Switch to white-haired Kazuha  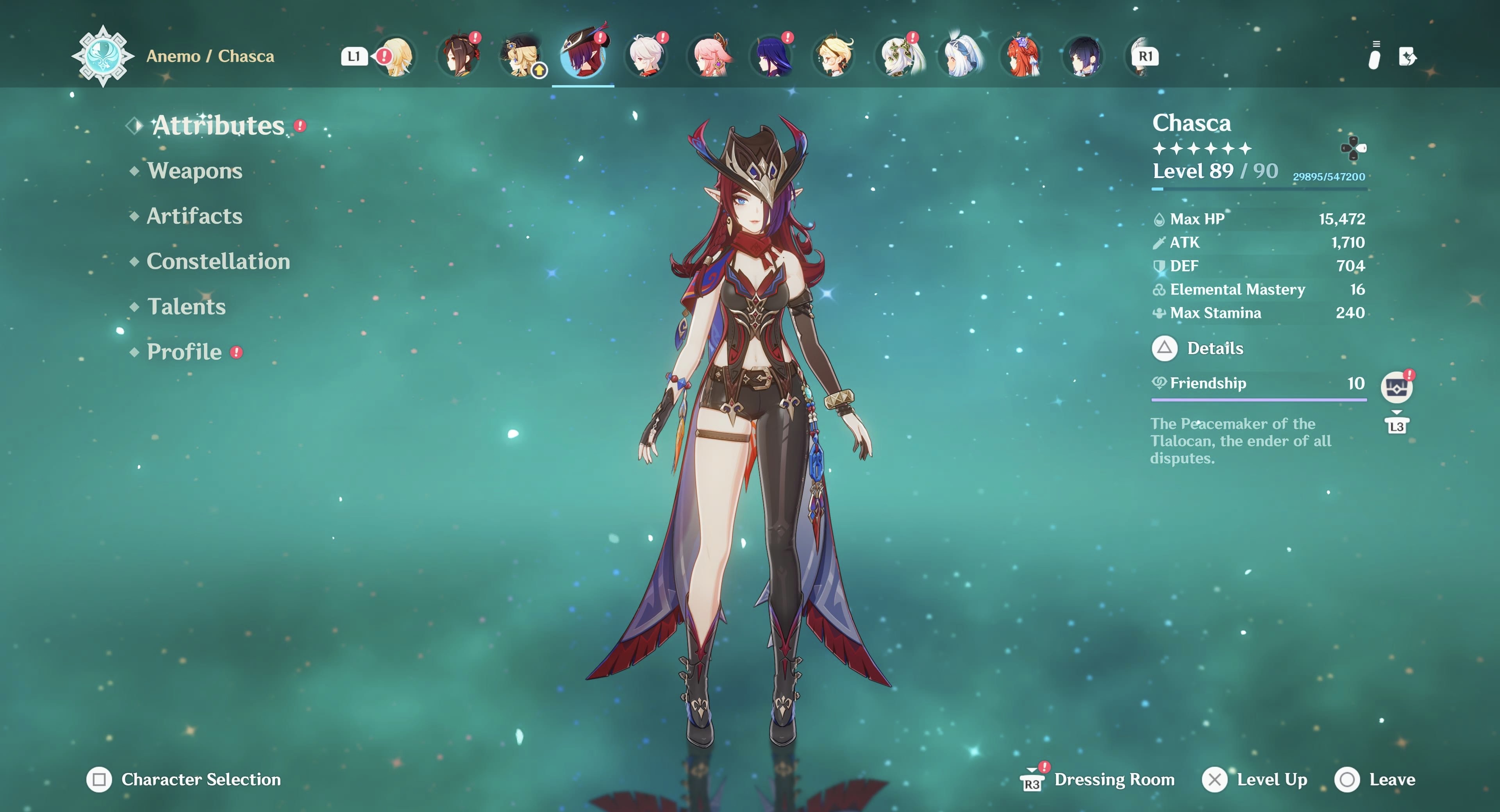(x=646, y=57)
